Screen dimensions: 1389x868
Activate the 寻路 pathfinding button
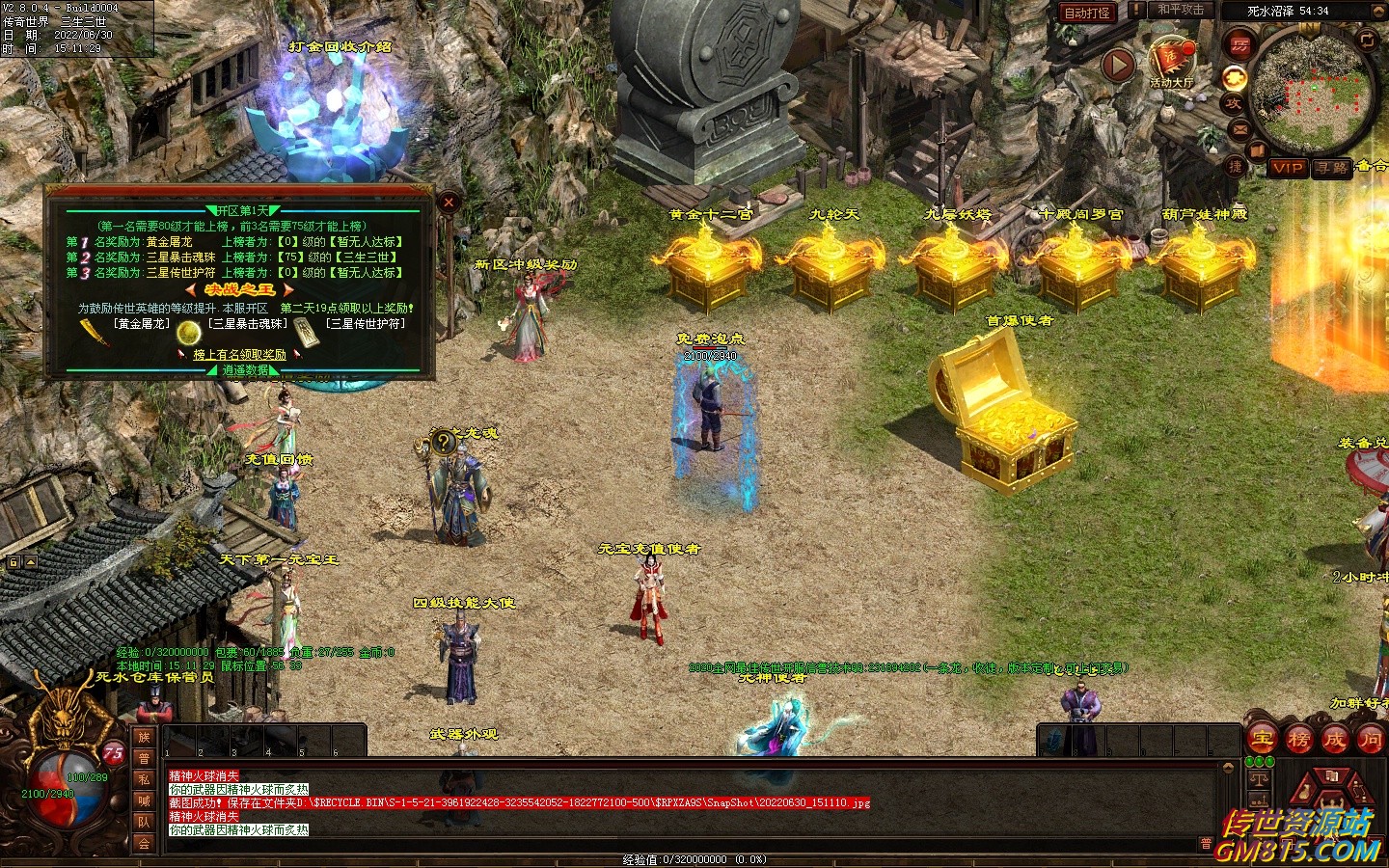[x=1332, y=168]
